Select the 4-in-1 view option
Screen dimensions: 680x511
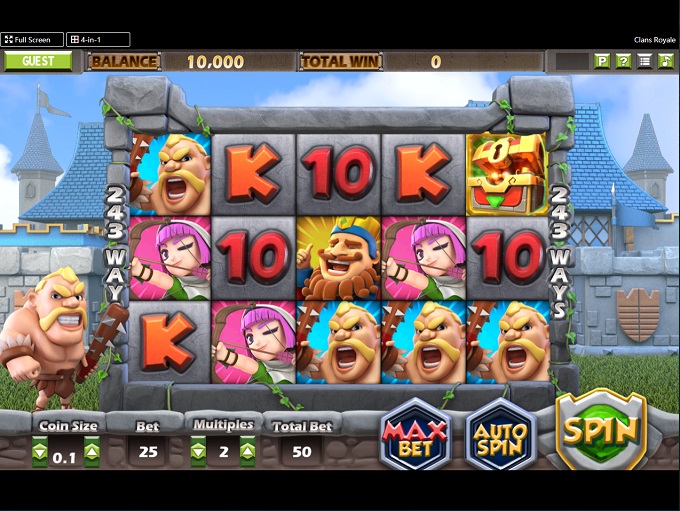click(x=98, y=40)
